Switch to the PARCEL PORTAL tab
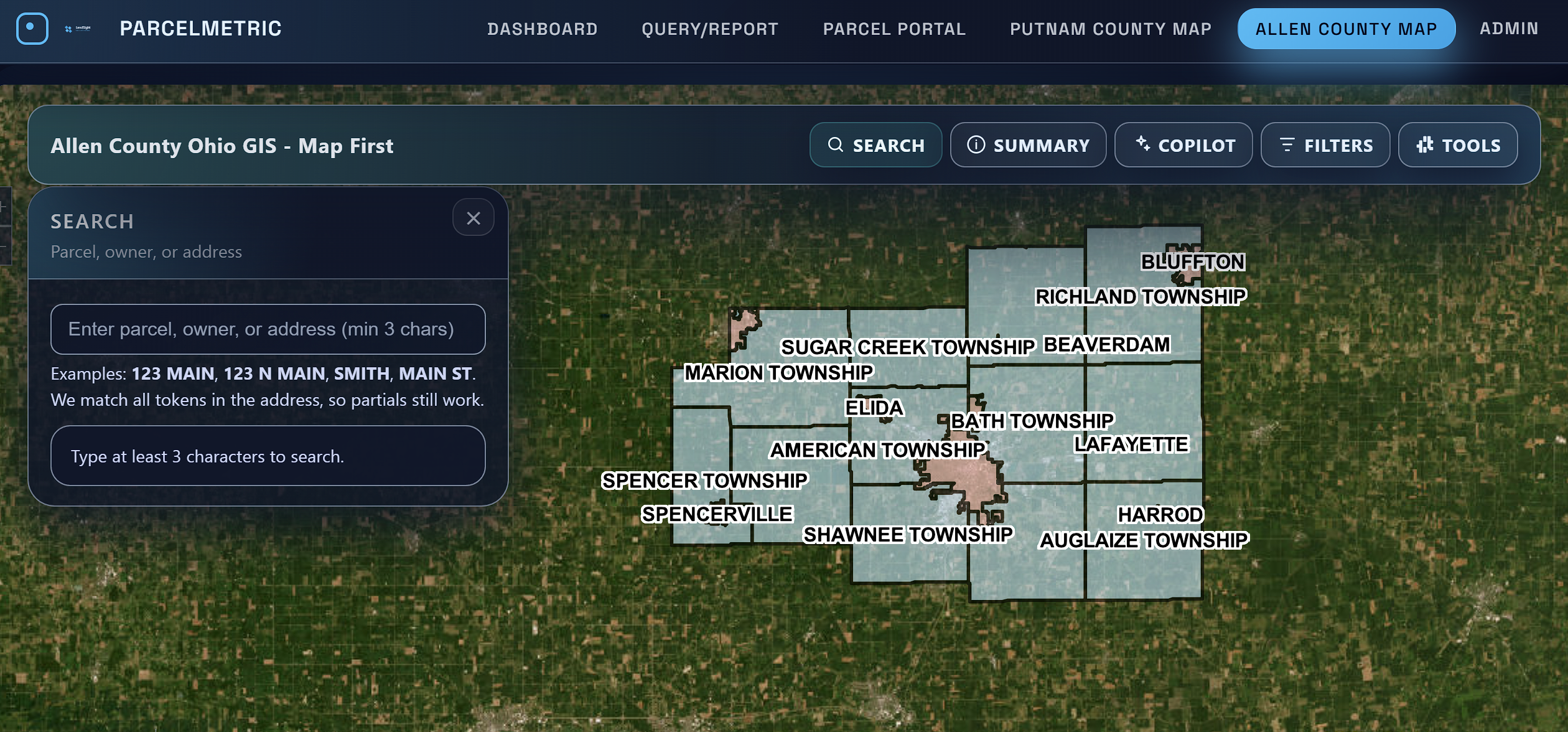1568x732 pixels. pos(895,29)
